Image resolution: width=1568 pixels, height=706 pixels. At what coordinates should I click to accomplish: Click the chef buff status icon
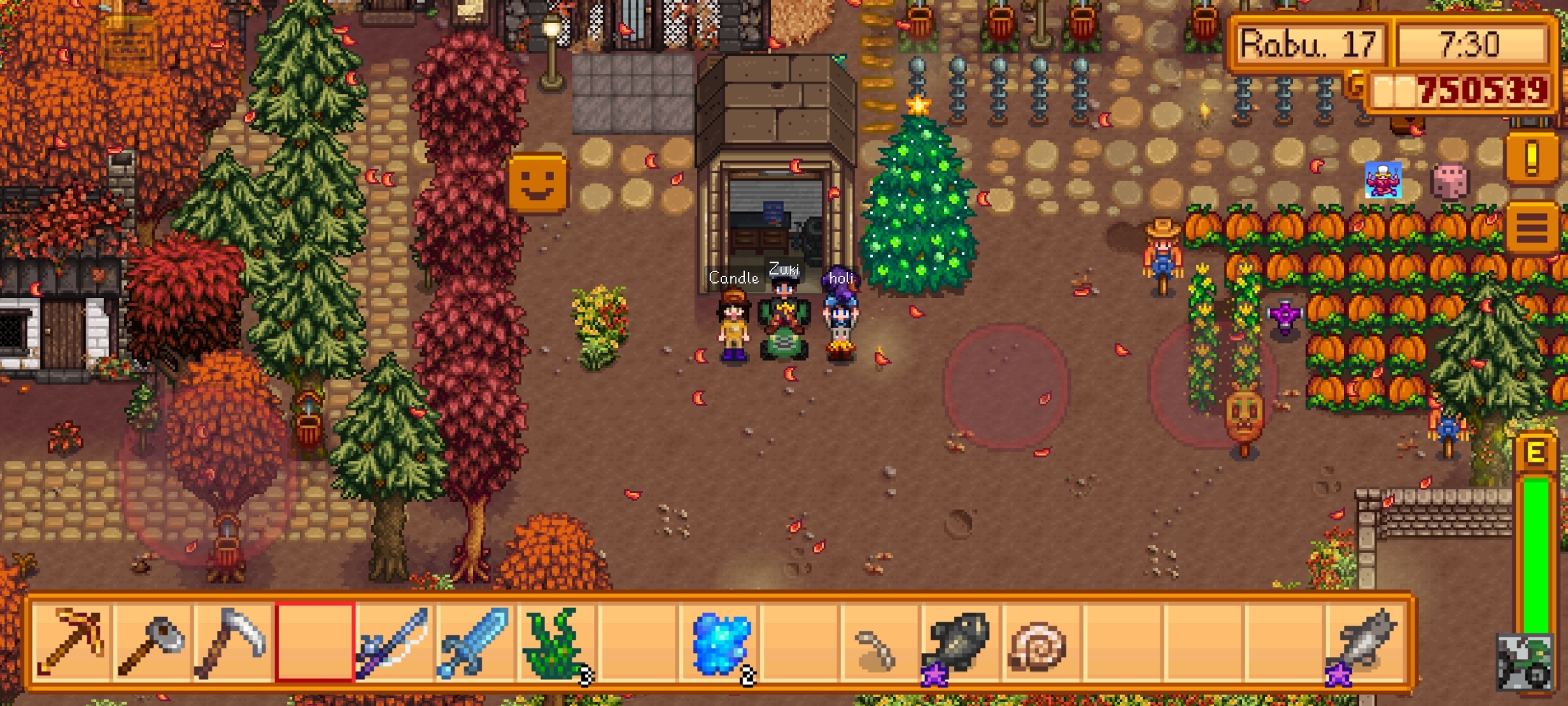pos(1382,180)
